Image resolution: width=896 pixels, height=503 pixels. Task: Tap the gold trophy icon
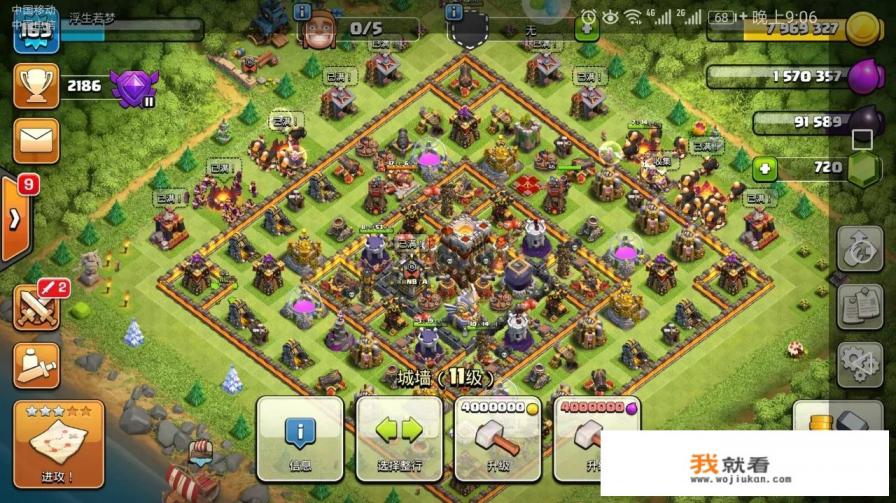point(36,86)
